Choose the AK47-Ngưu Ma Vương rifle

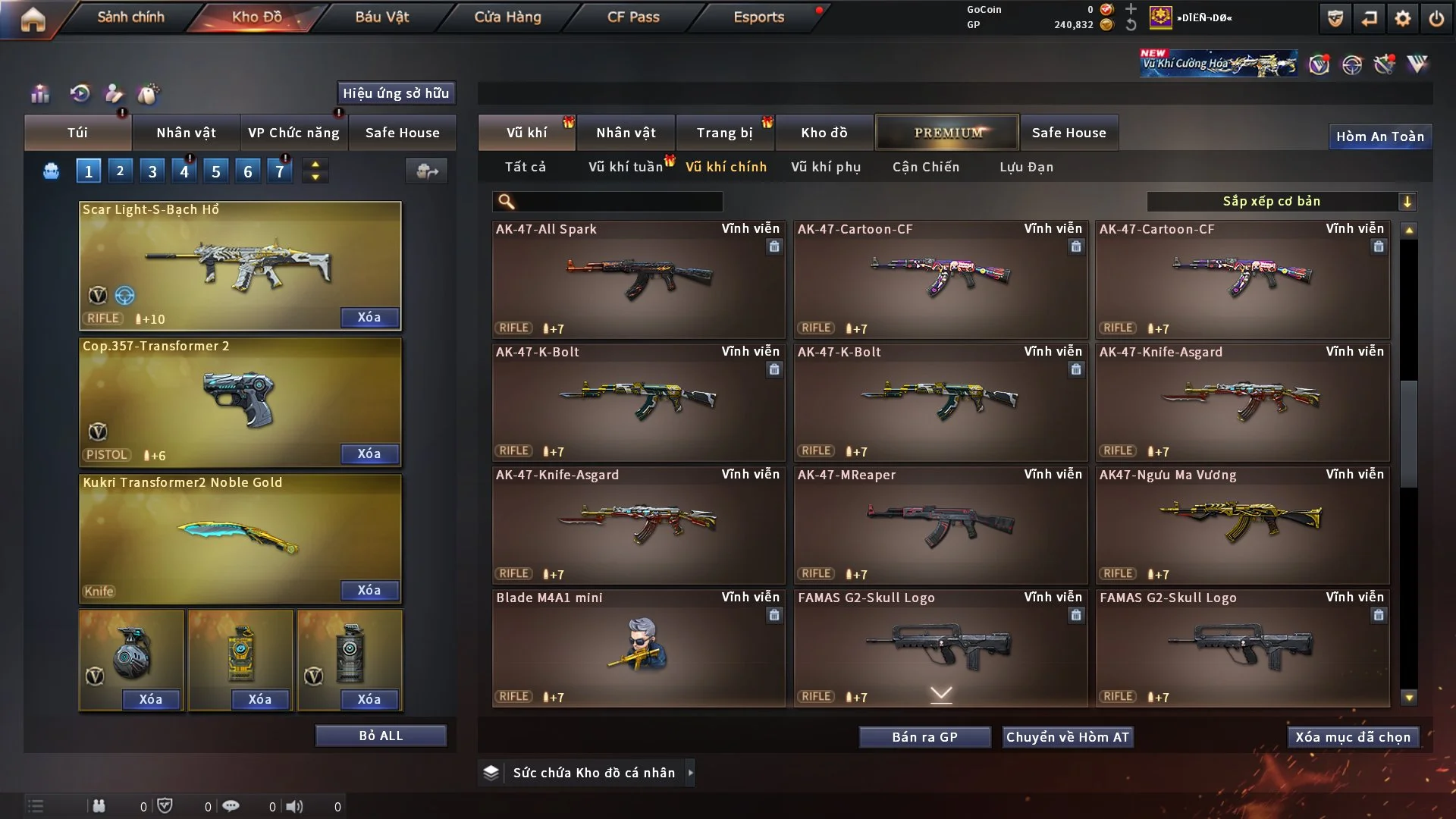point(1241,525)
